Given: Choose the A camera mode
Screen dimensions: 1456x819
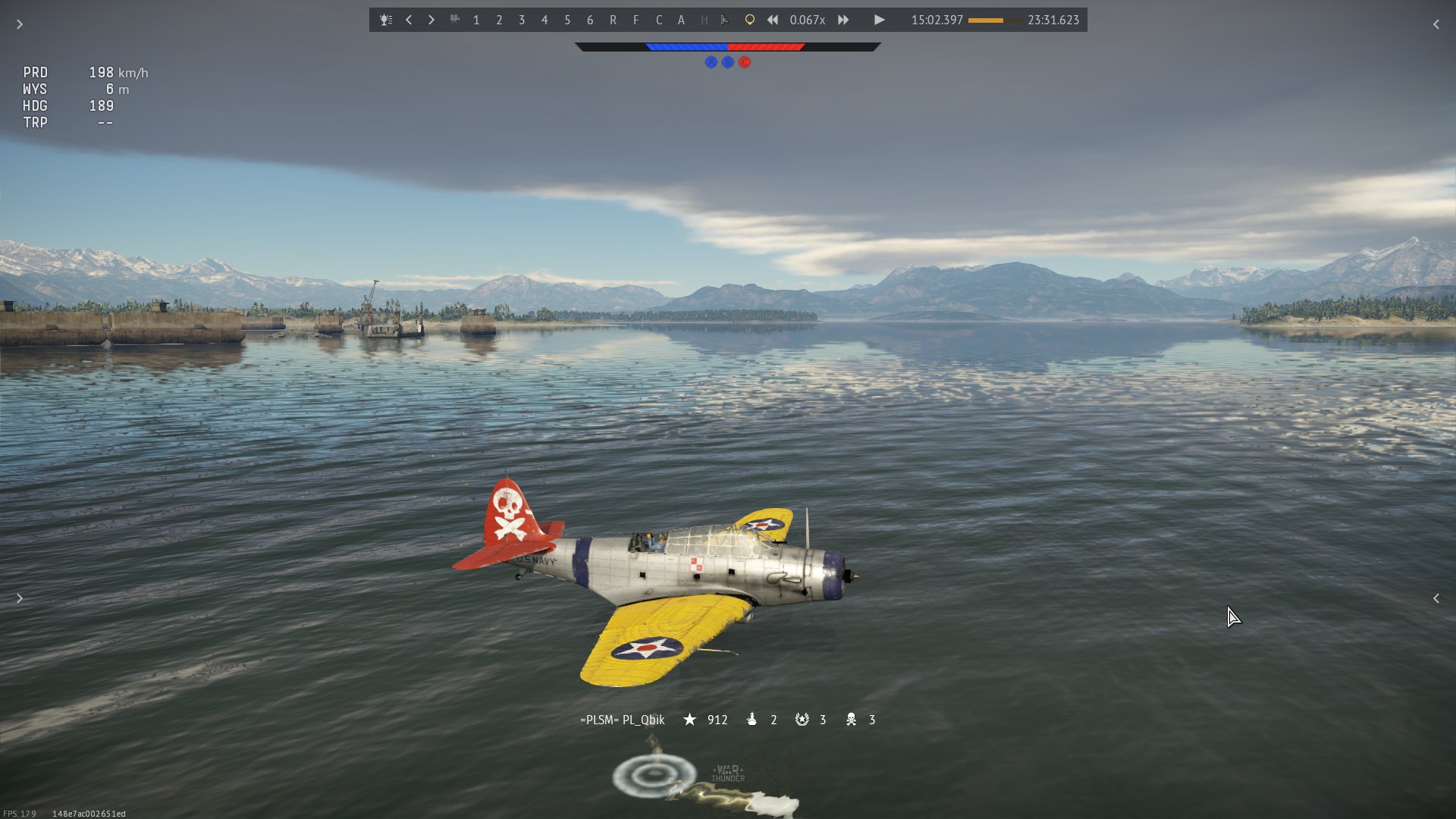Looking at the screenshot, I should click(x=681, y=20).
